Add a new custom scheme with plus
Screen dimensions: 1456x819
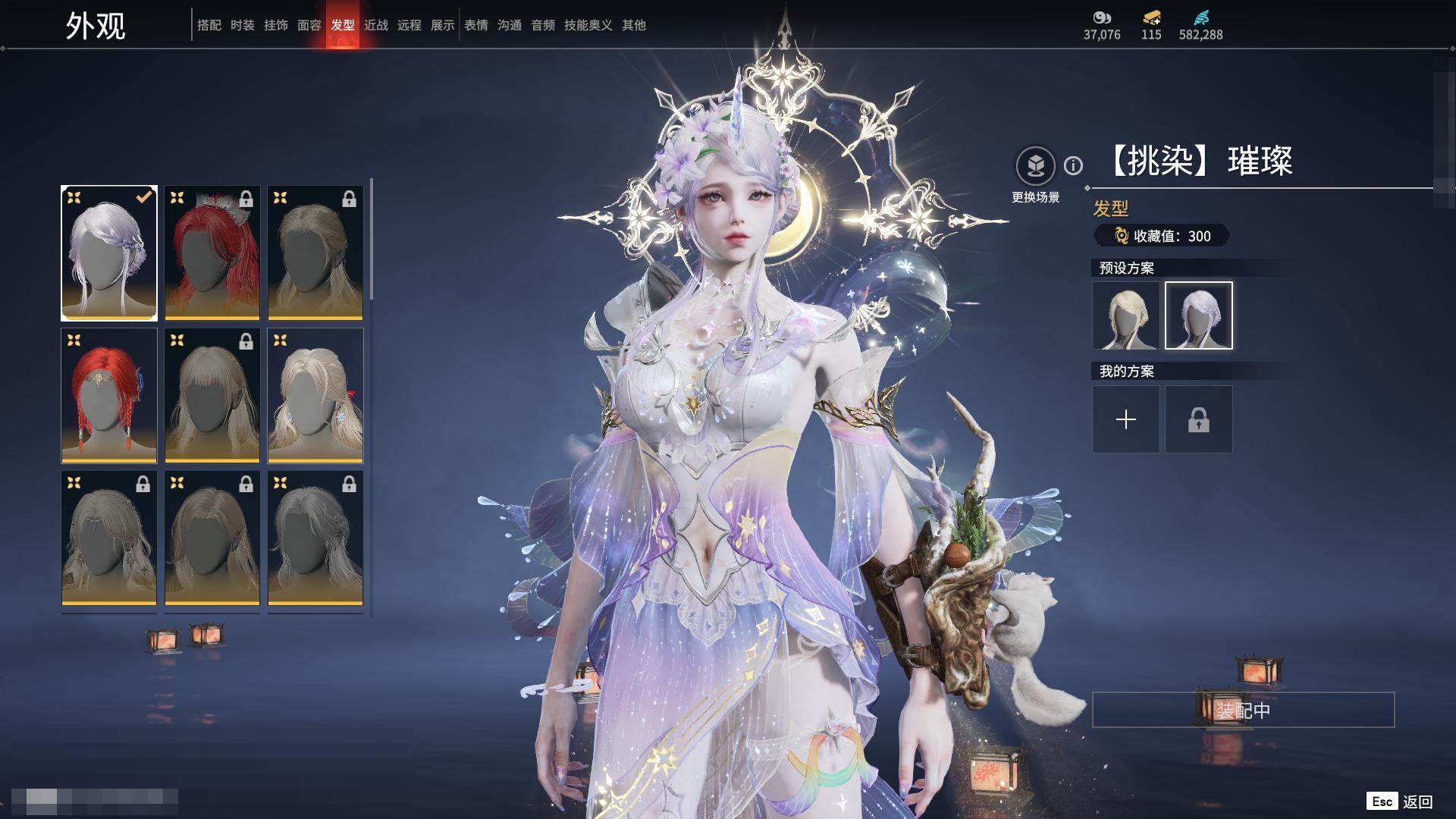click(1126, 419)
